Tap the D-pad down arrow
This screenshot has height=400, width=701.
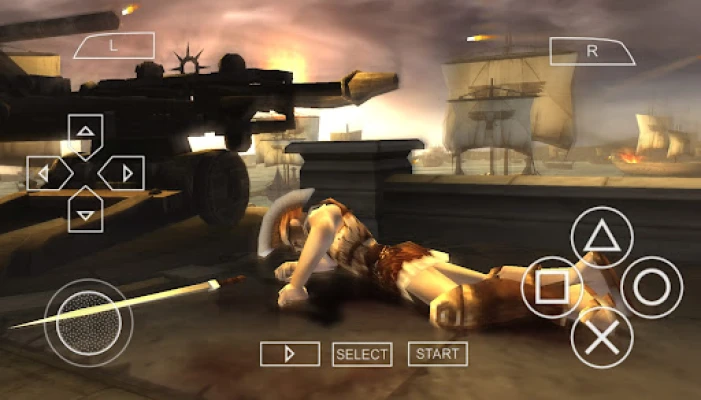tap(86, 214)
